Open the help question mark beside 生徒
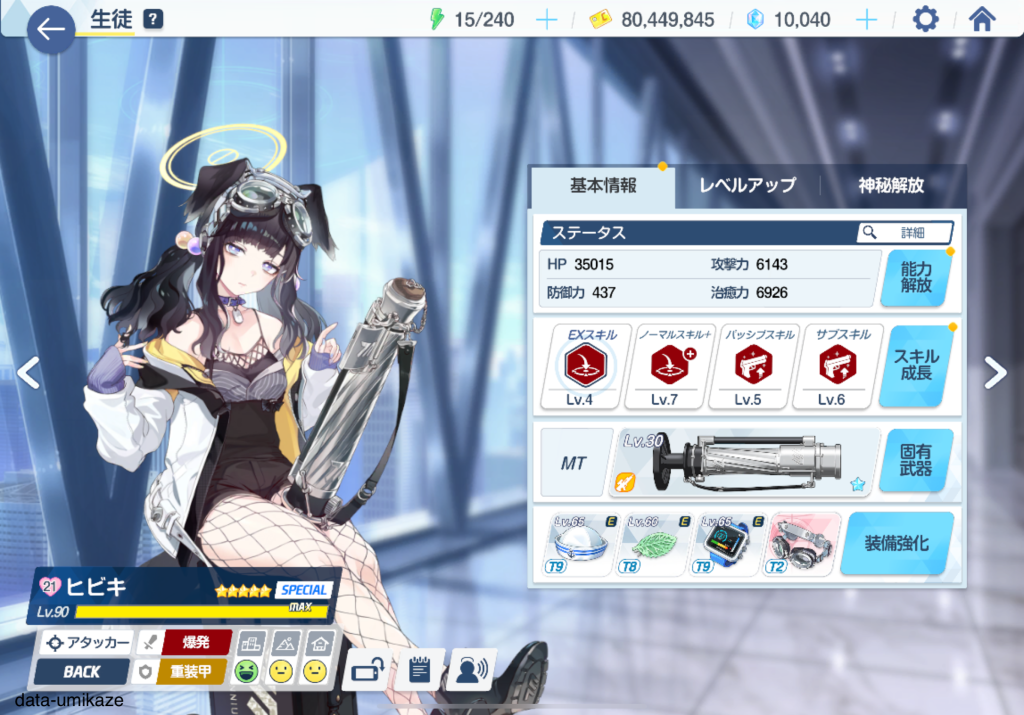Screen dimensions: 1024x715 (x=152, y=19)
